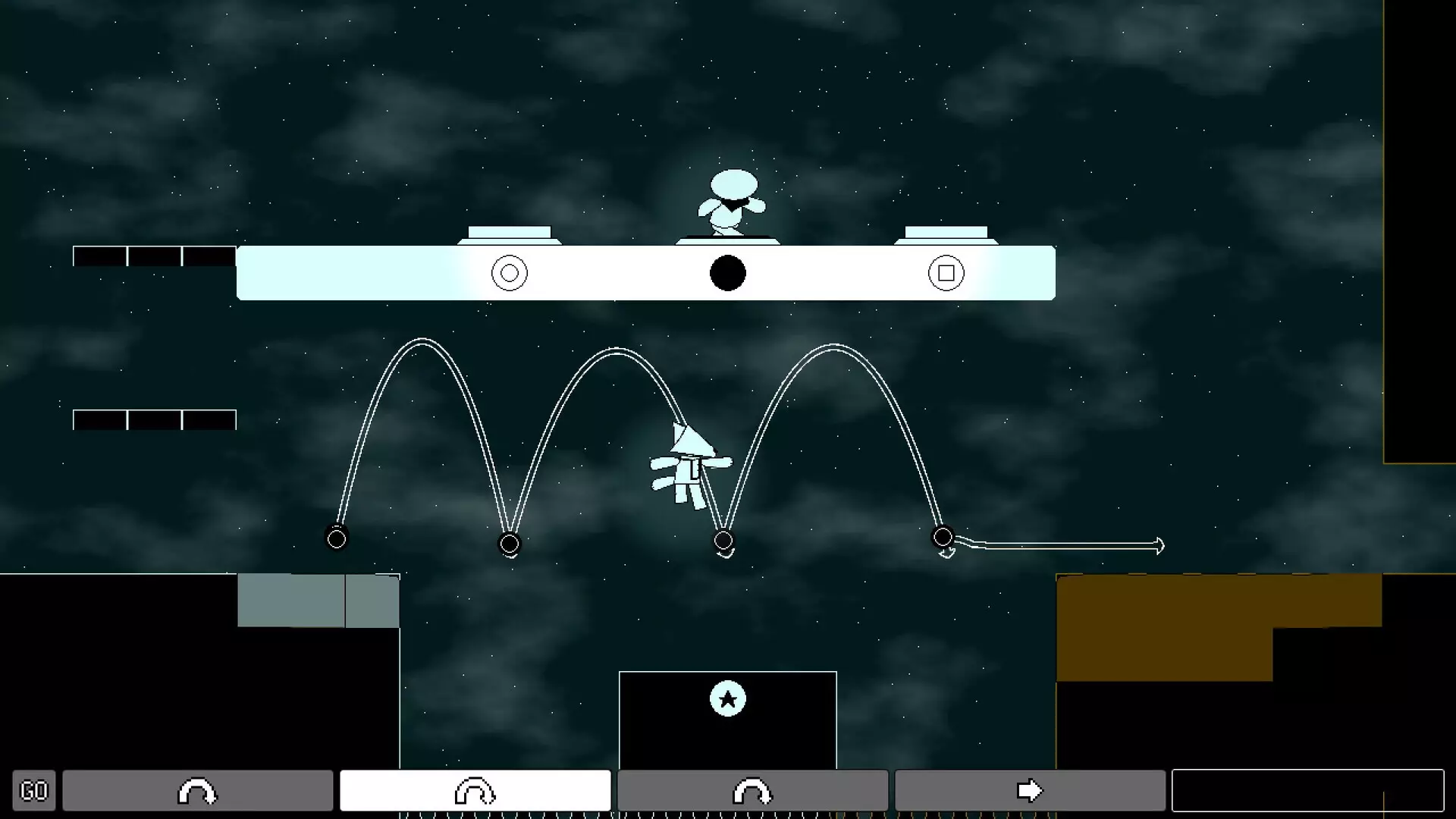Viewport: 1456px width, 819px height.
Task: Click the GO button
Action: click(33, 791)
